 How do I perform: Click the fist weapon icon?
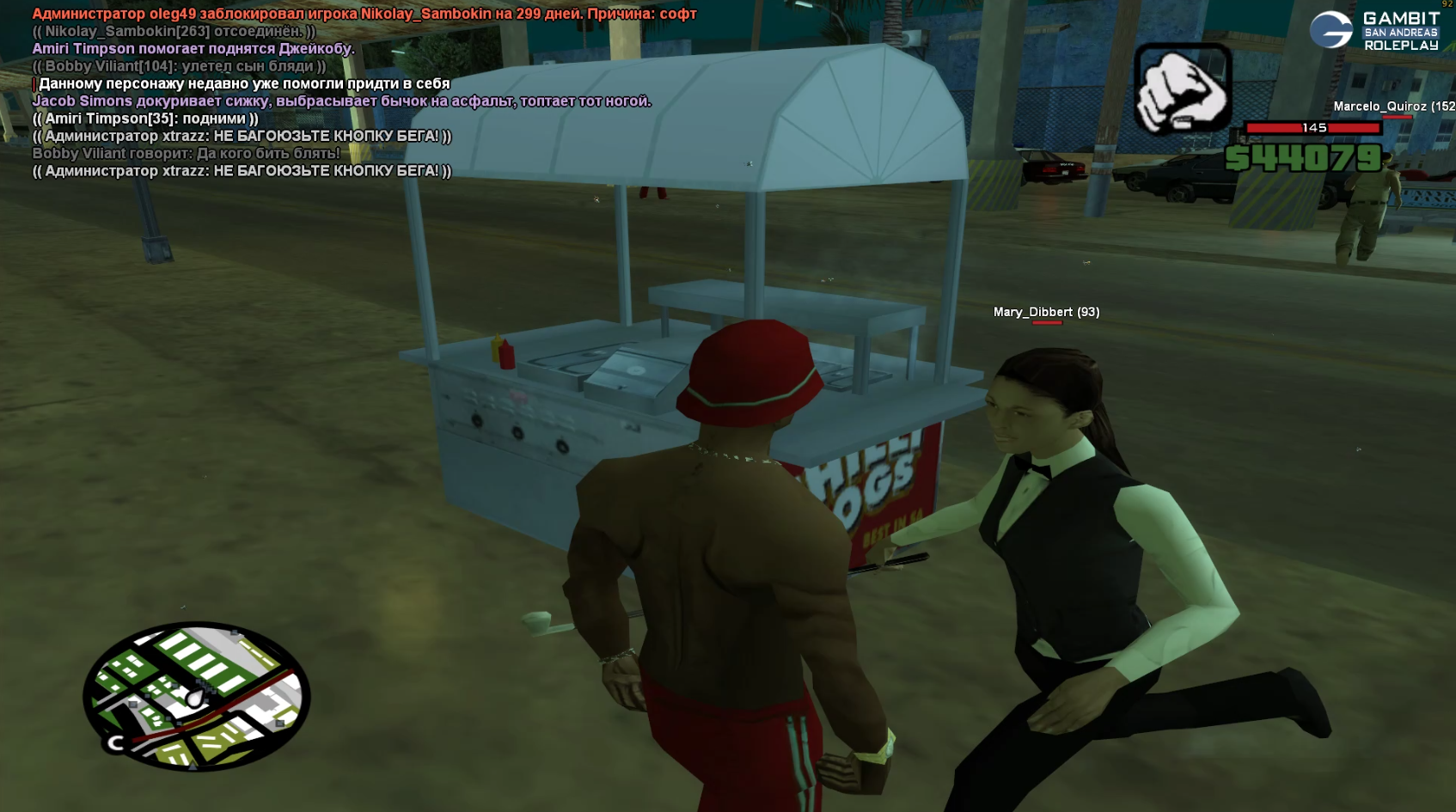pos(1183,89)
